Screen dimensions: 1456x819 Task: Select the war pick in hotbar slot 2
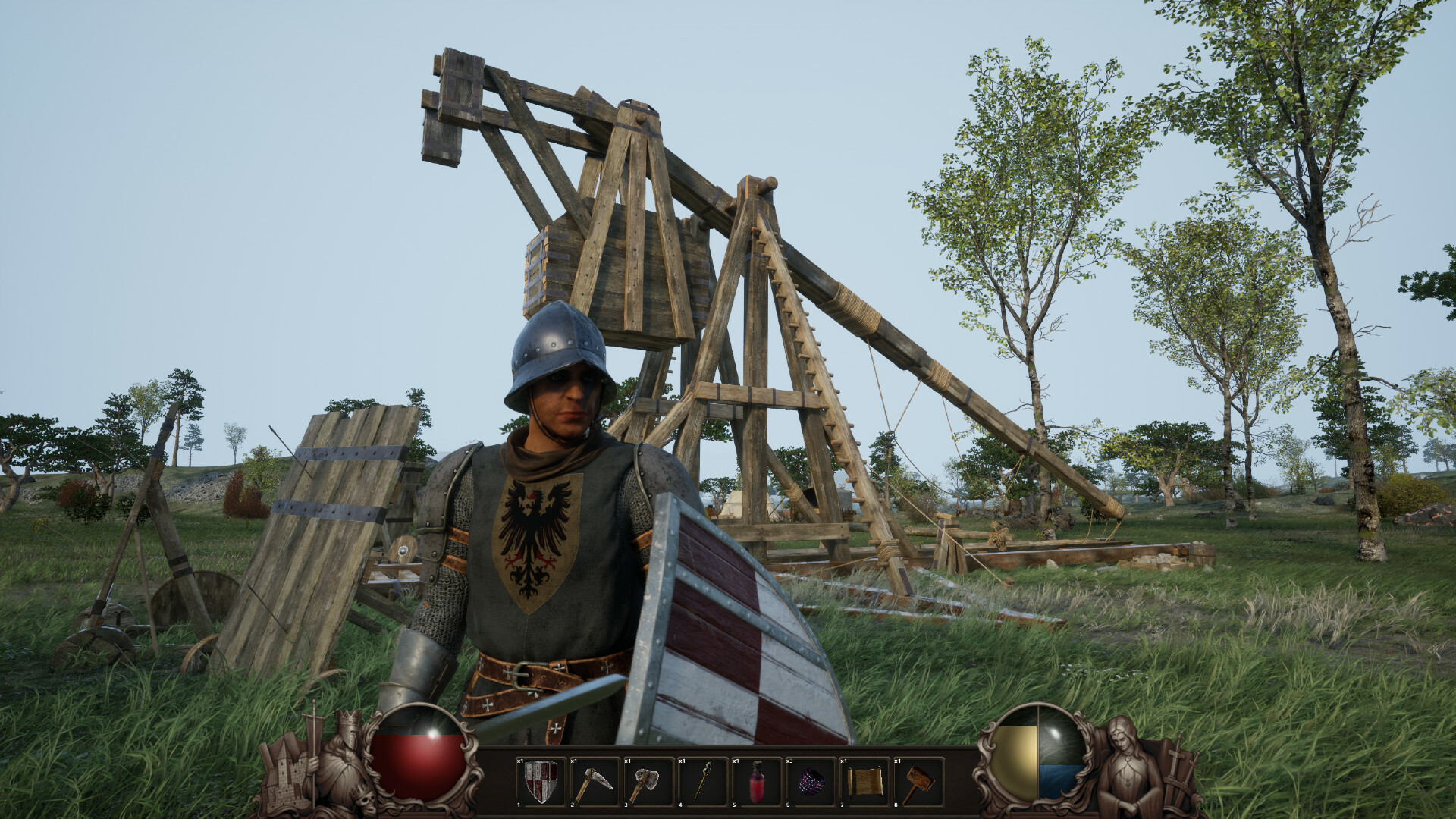595,781
